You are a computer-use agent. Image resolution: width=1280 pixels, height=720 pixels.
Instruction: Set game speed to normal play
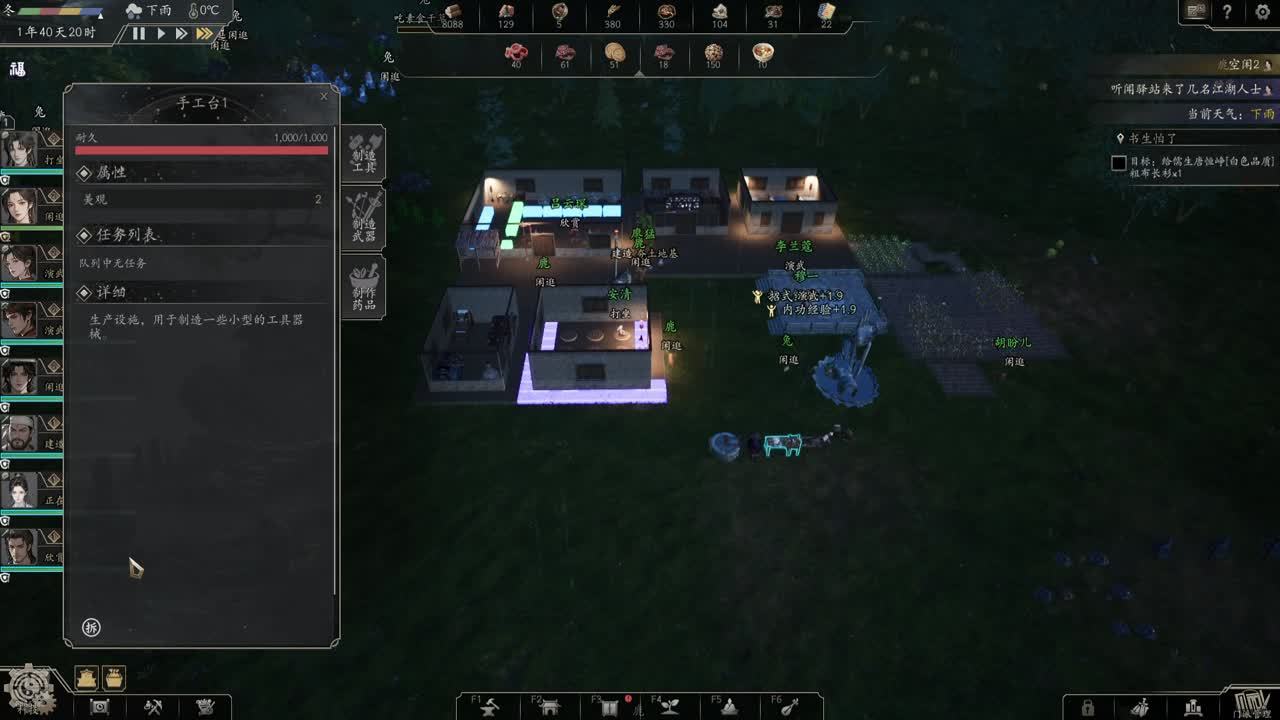tap(161, 34)
